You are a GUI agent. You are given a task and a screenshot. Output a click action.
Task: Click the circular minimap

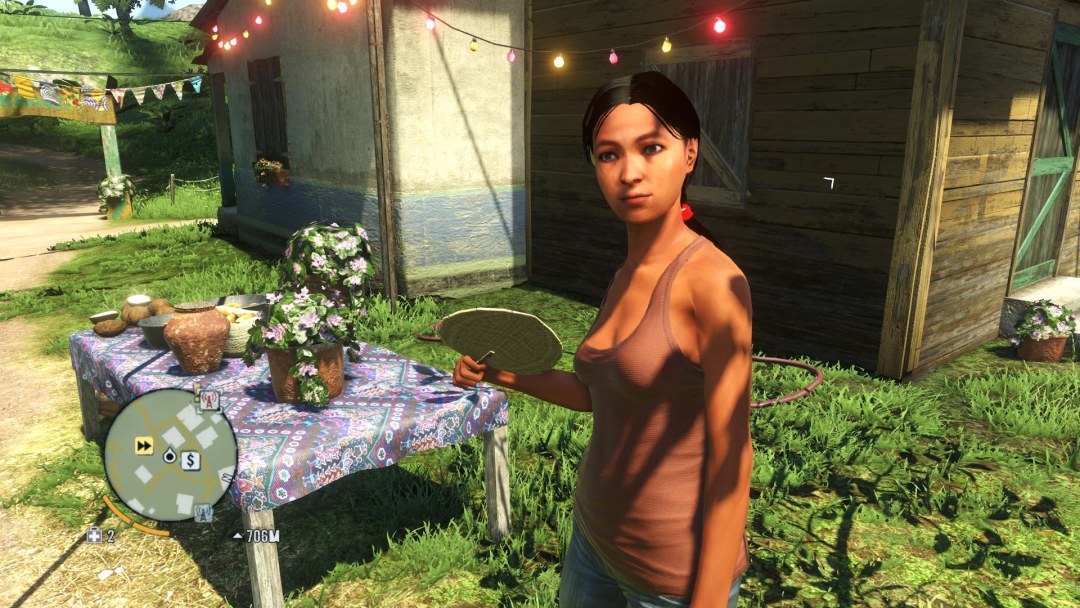(x=171, y=455)
